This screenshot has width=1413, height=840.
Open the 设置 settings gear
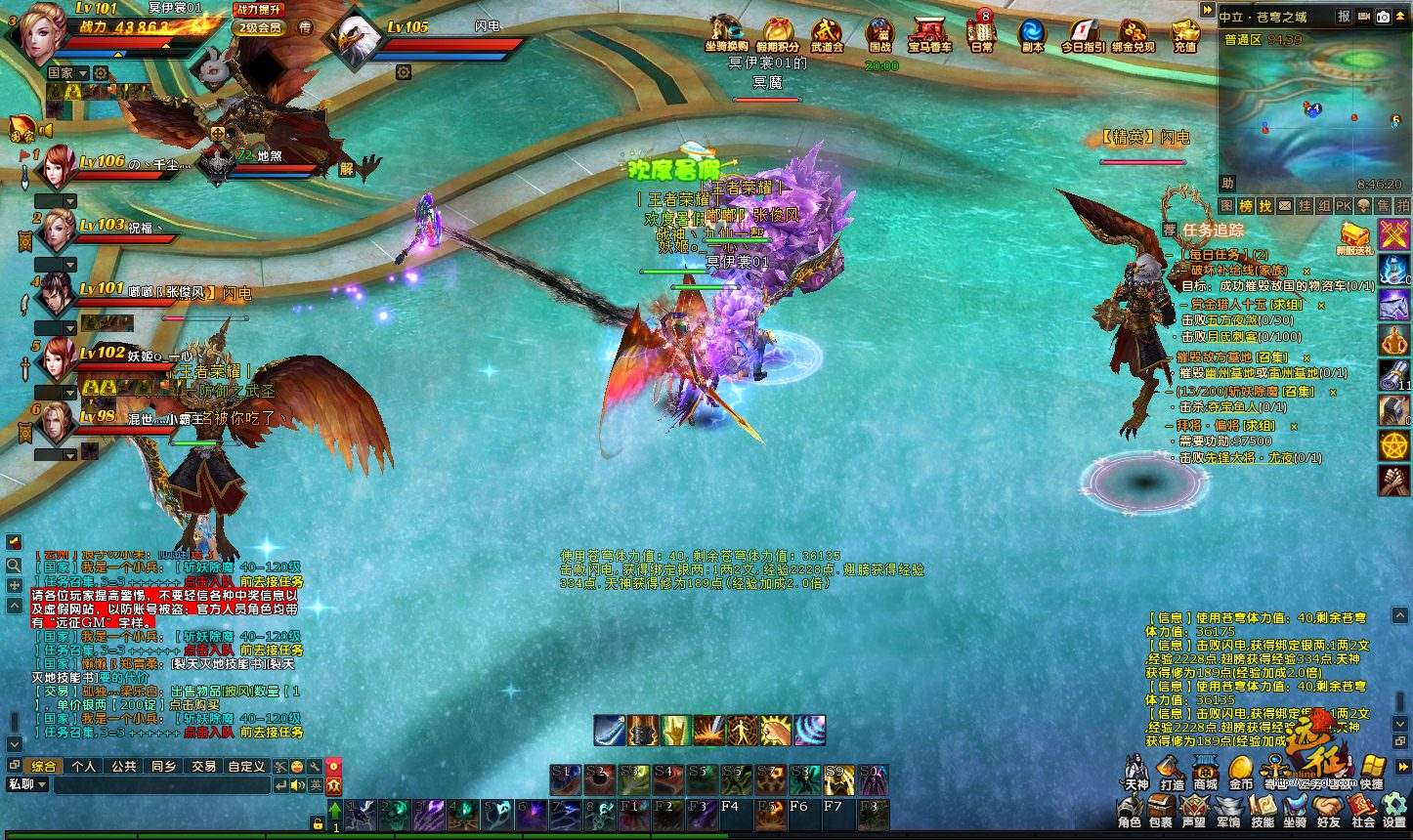coord(1393,811)
